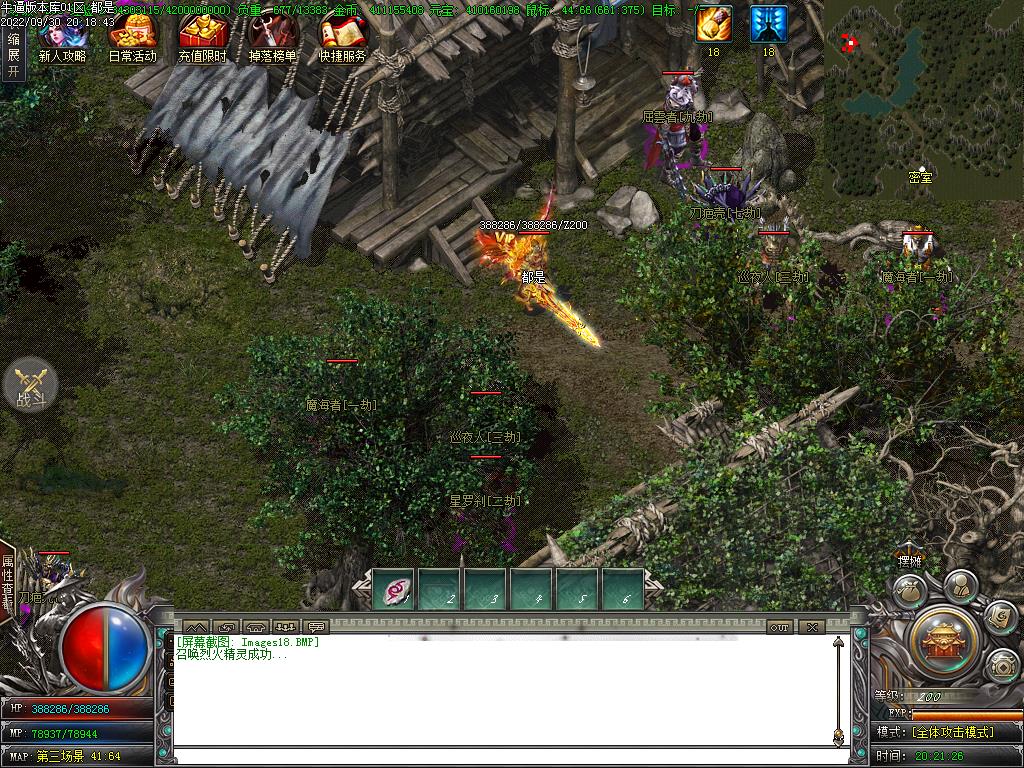
Task: Click the OUT button above chat
Action: pyautogui.click(x=780, y=627)
